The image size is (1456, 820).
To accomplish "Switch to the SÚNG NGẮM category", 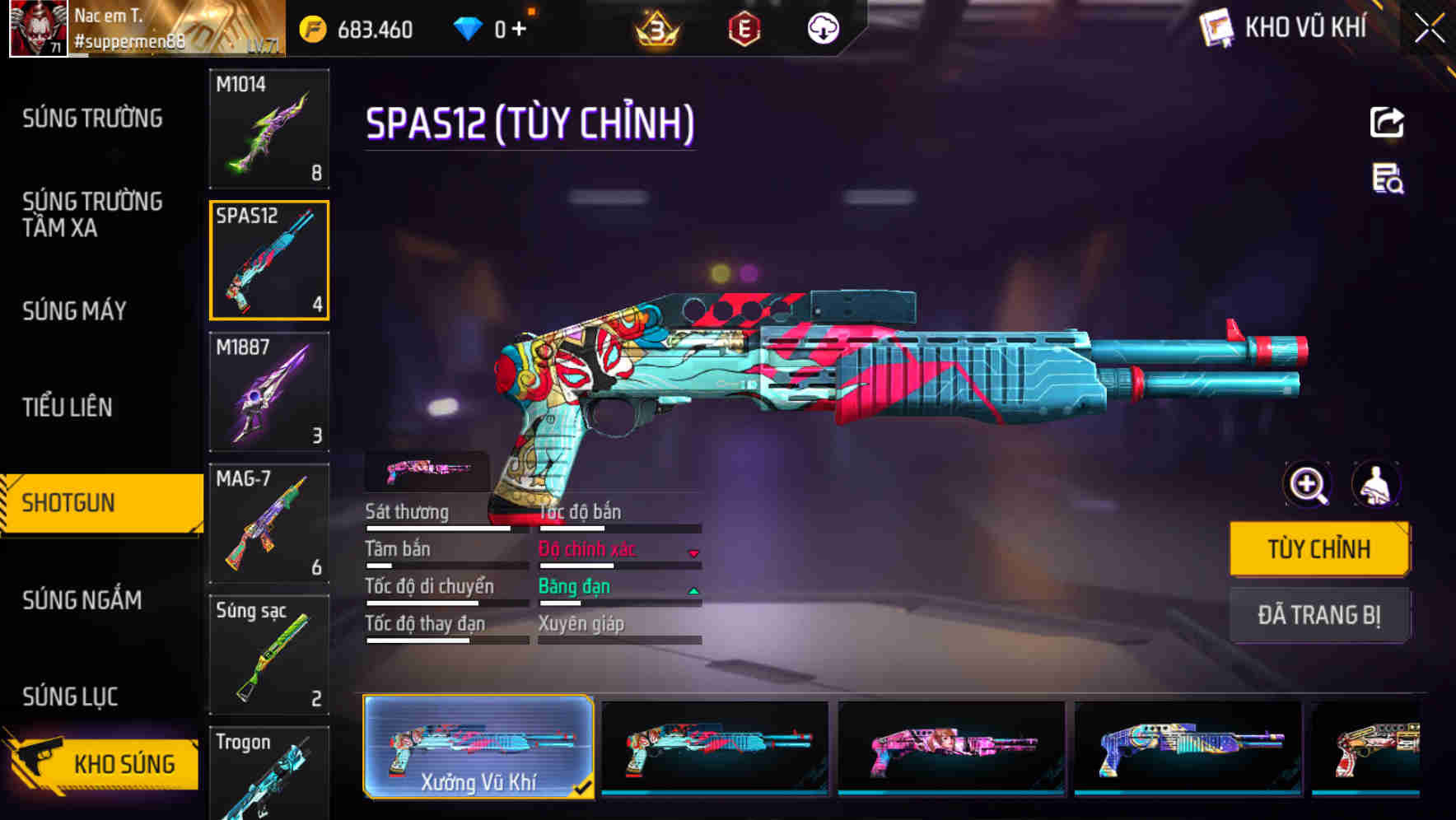I will tap(81, 600).
